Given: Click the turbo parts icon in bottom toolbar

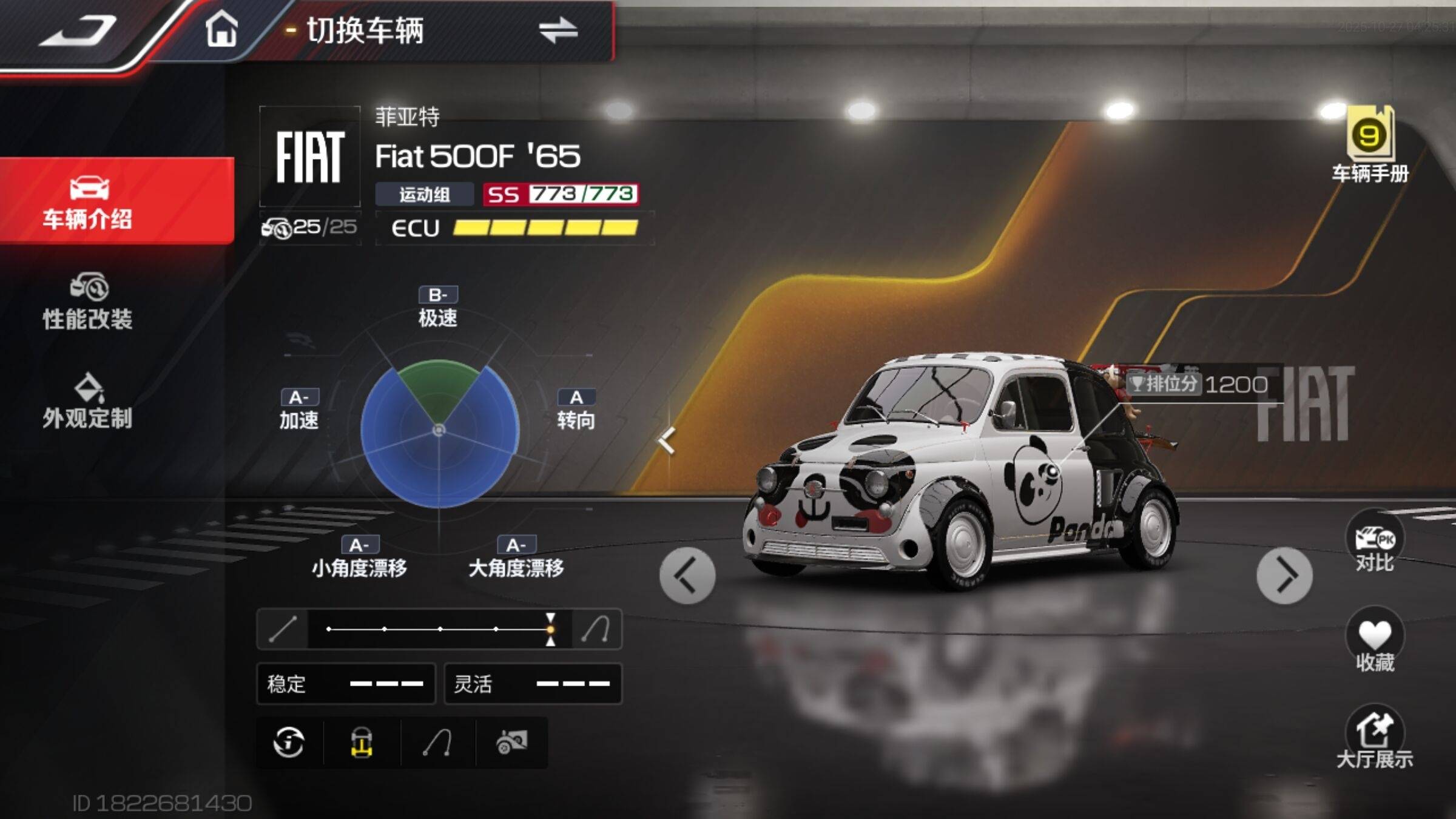Looking at the screenshot, I should pyautogui.click(x=511, y=743).
